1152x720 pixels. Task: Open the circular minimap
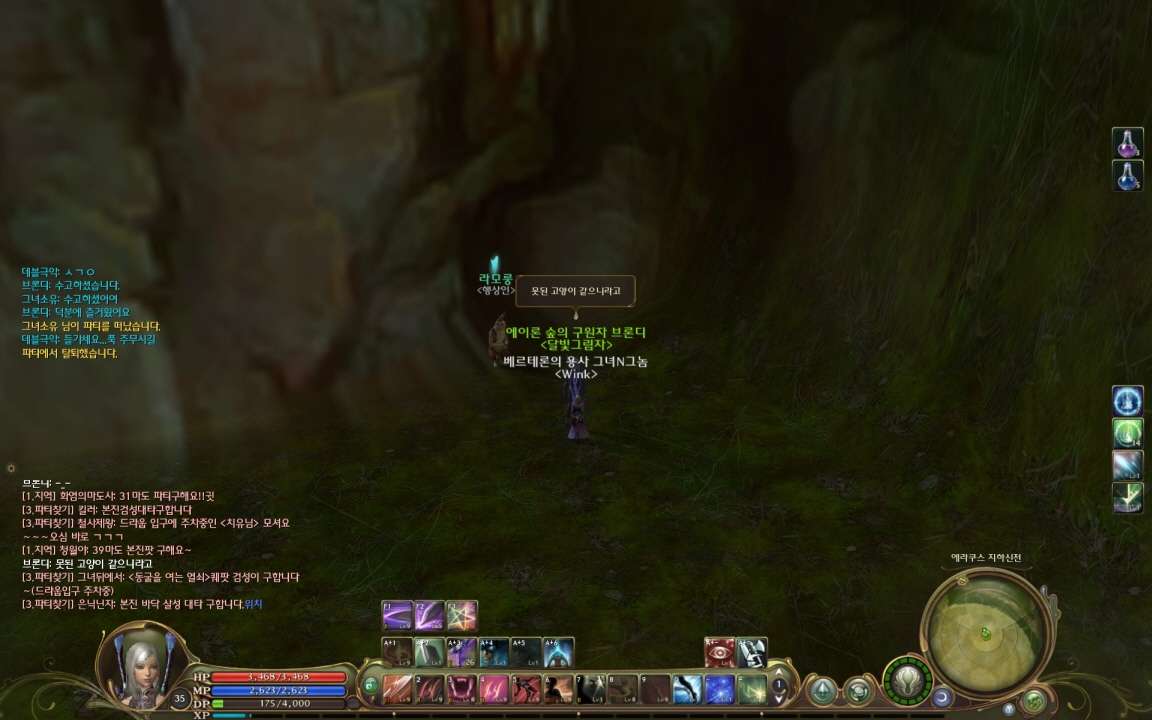pyautogui.click(x=985, y=631)
